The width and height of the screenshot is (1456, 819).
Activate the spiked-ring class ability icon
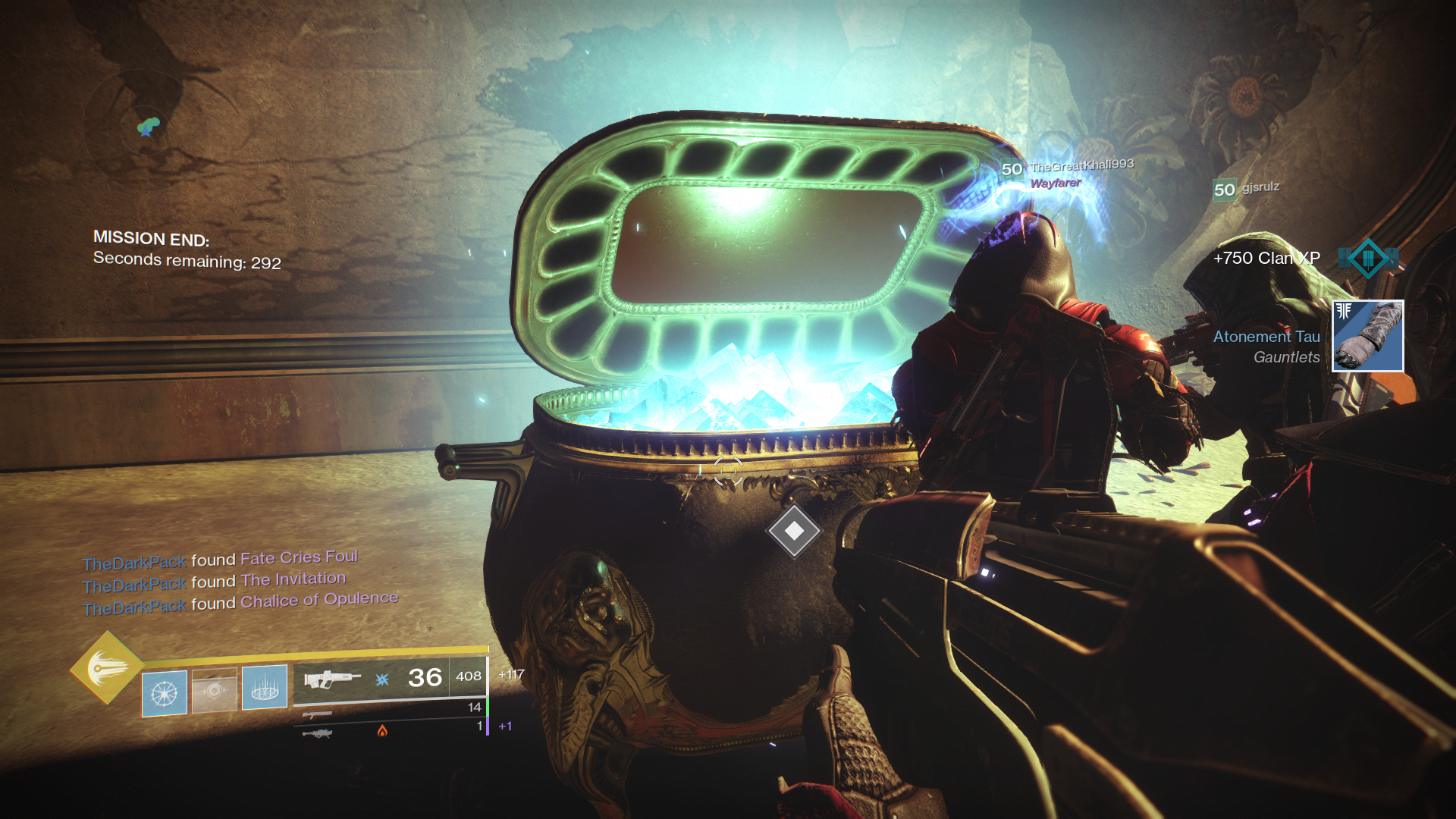pyautogui.click(x=265, y=688)
